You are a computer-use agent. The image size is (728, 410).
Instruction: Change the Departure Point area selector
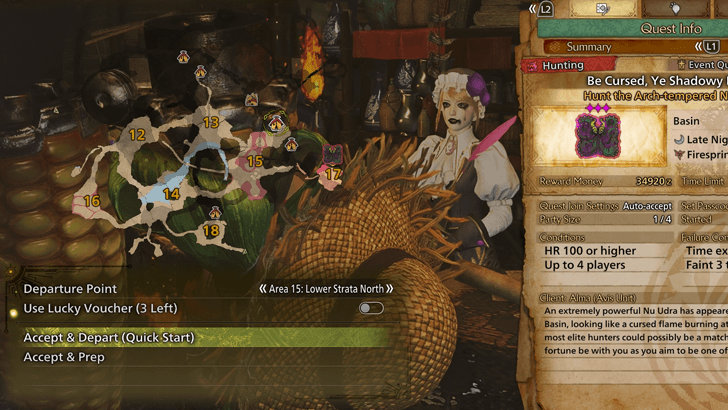coord(326,289)
